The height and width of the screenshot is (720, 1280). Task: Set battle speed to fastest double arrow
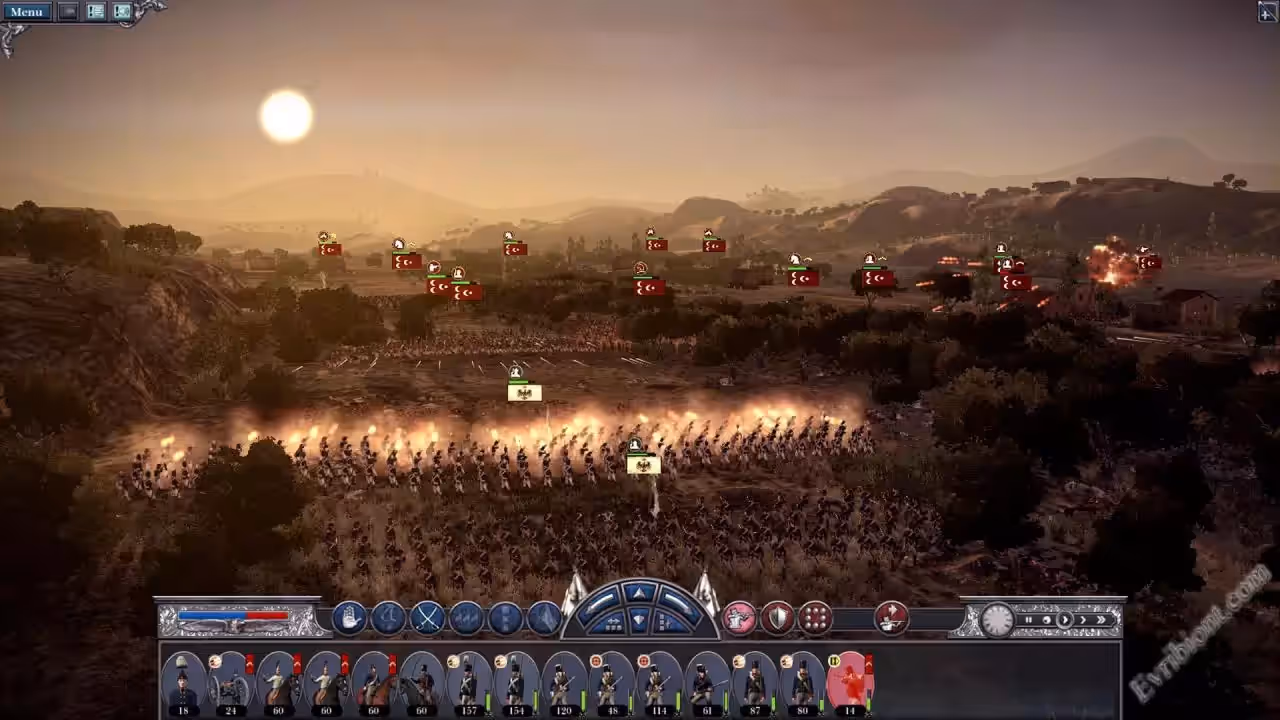[x=1102, y=620]
